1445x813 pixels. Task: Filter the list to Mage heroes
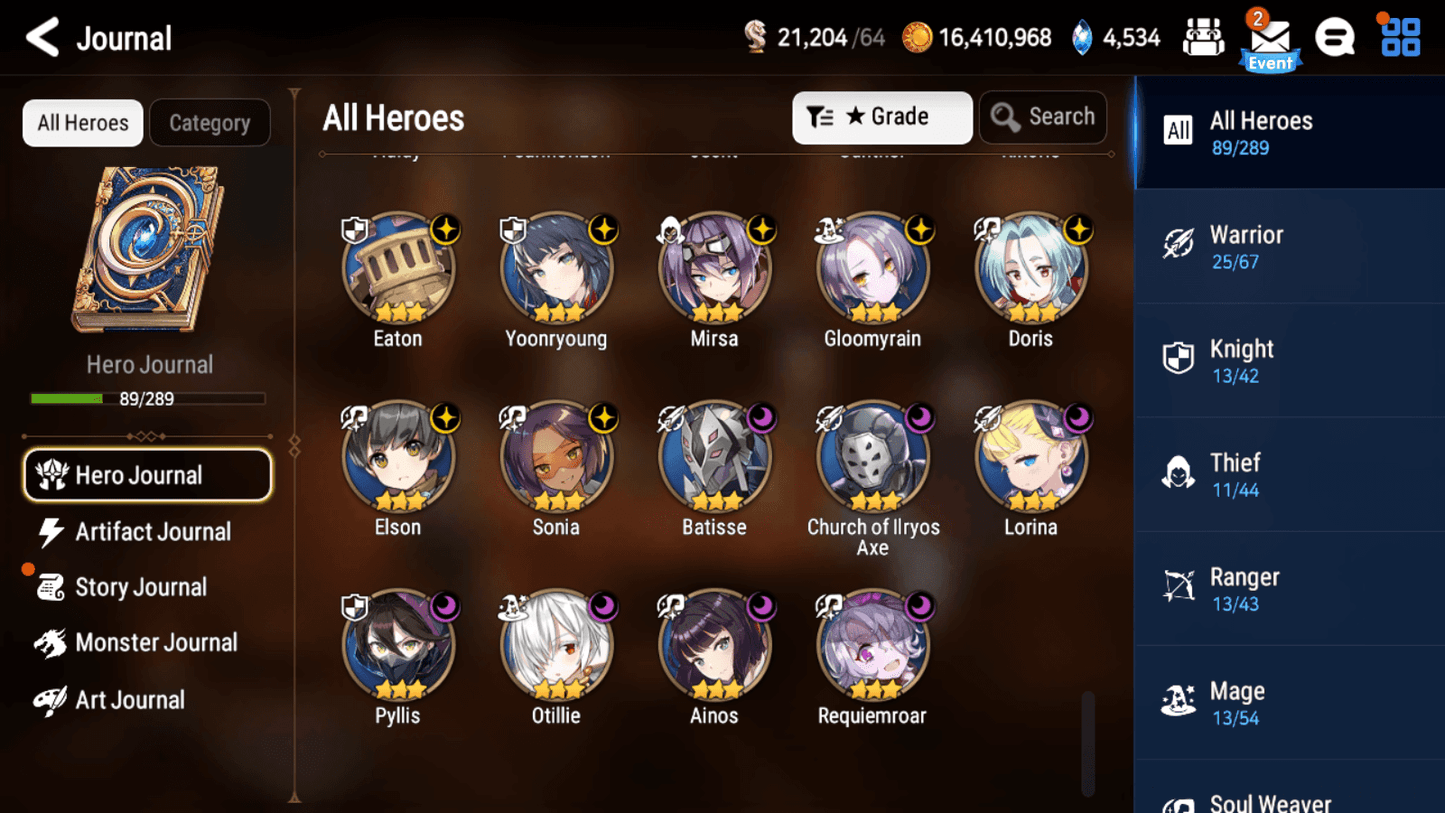coord(1289,703)
